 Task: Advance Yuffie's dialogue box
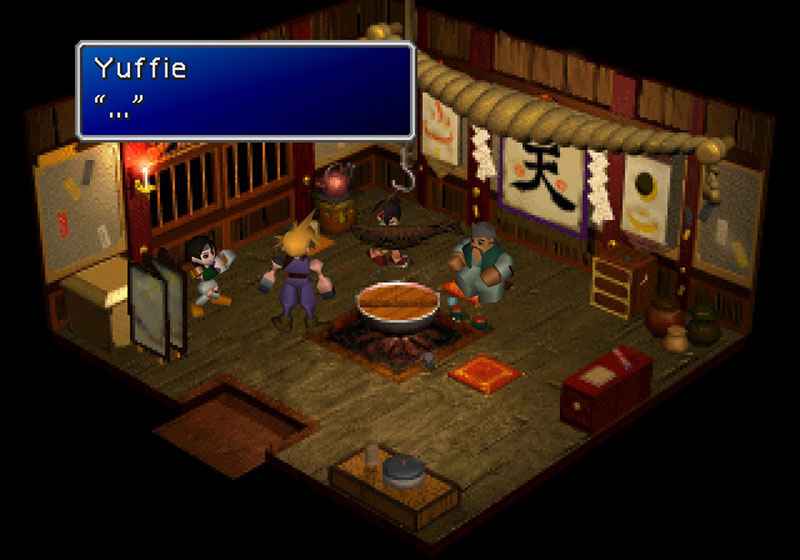click(245, 90)
